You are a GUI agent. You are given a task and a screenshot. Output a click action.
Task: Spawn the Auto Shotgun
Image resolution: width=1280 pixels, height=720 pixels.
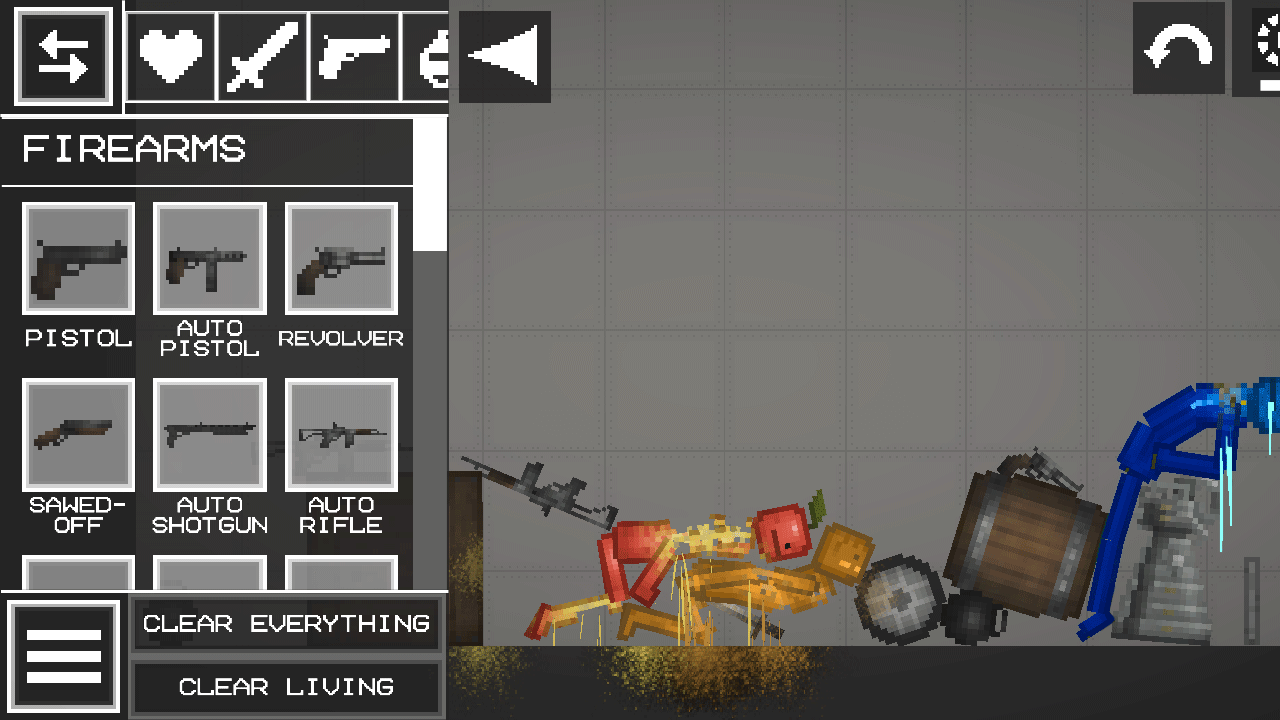tap(209, 436)
